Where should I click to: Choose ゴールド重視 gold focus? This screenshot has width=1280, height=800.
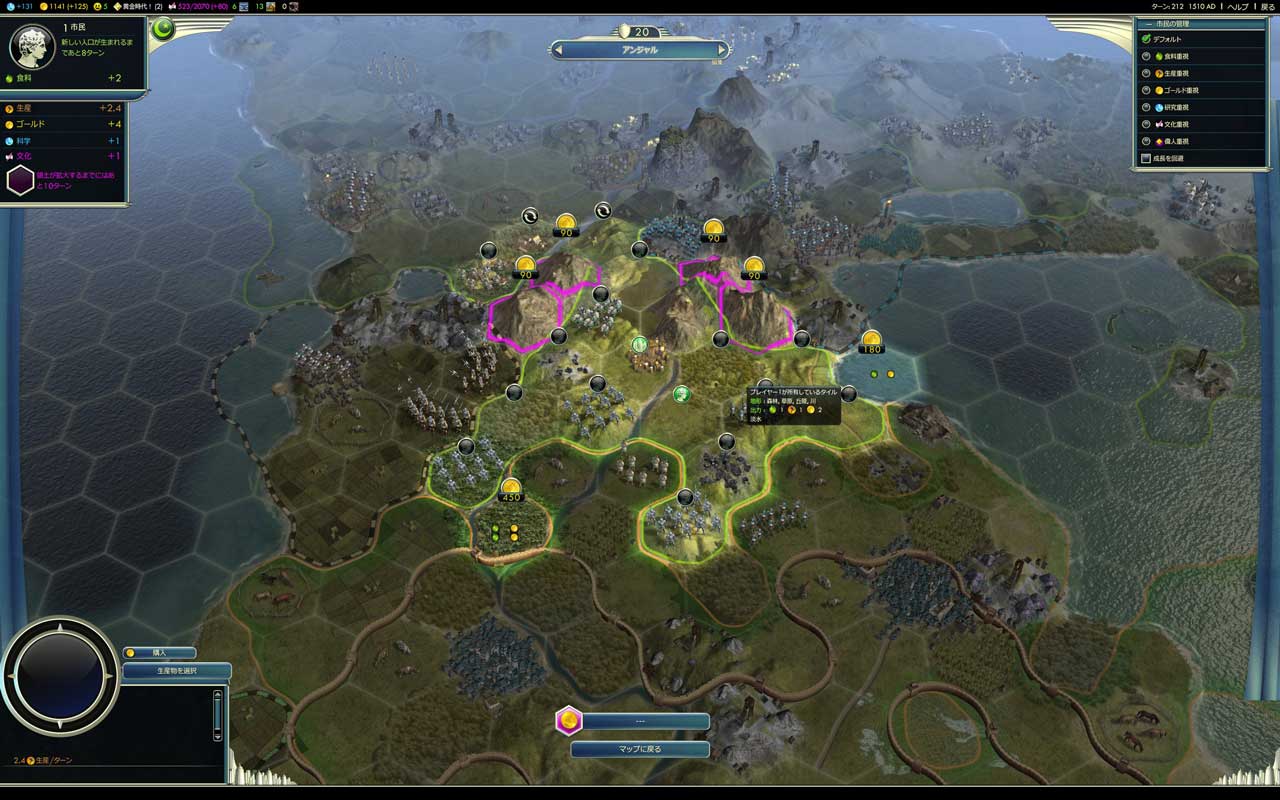pyautogui.click(x=1147, y=90)
